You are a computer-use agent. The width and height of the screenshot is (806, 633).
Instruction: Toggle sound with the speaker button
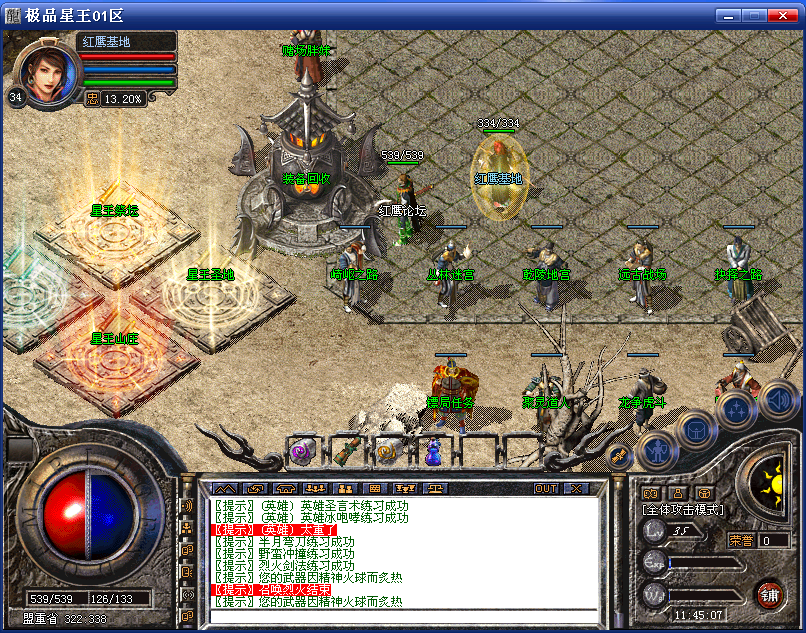(779, 403)
